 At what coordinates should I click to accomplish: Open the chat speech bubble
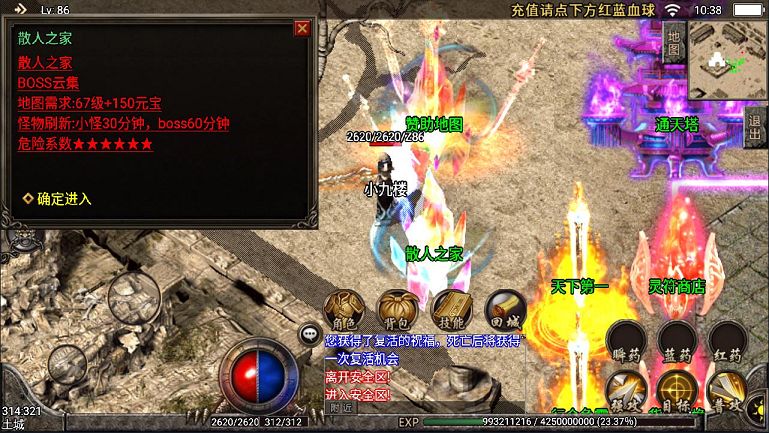311,335
